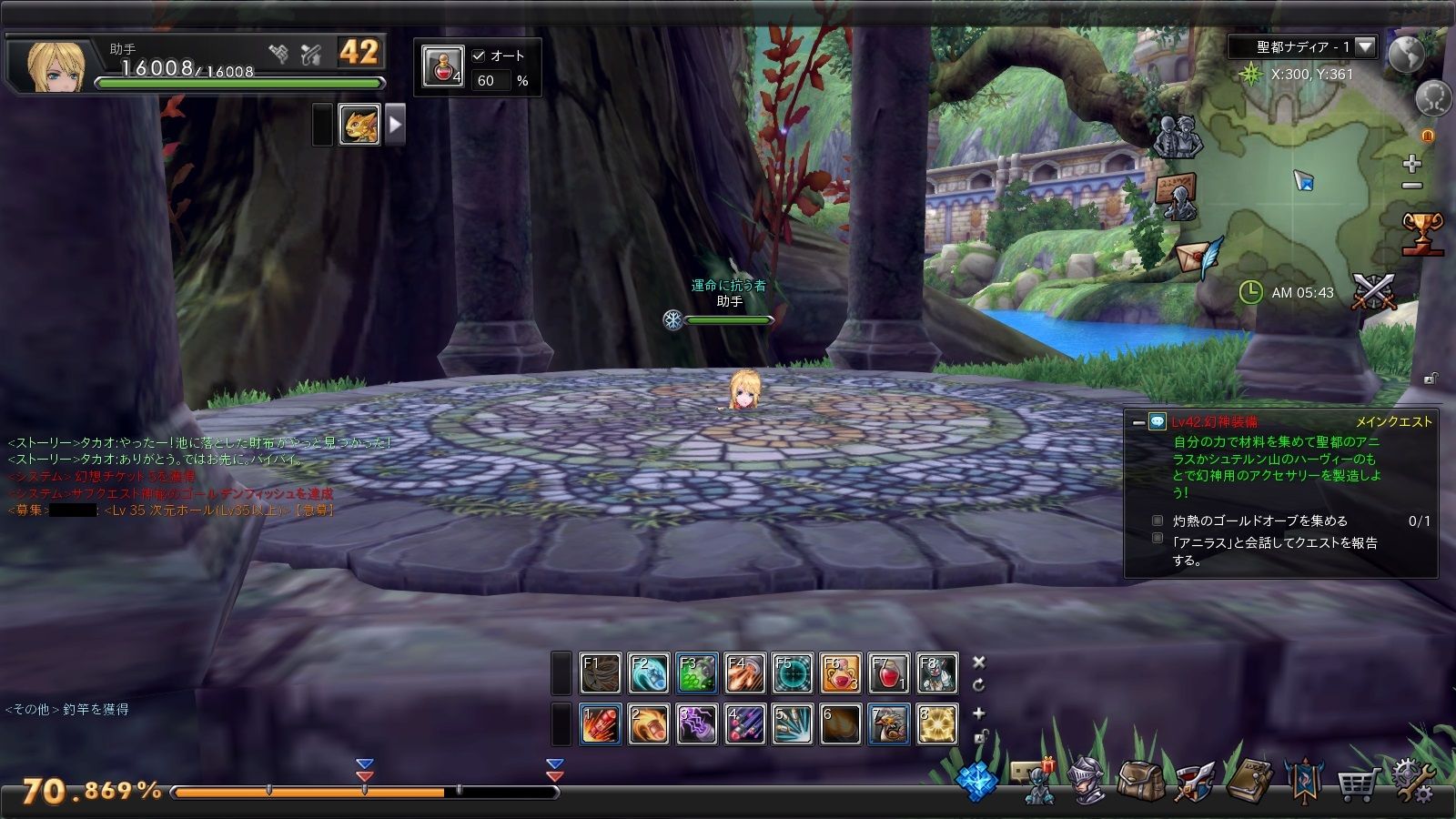This screenshot has height=819, width=1456.
Task: Use the F6 pink potion flask slot
Action: point(840,673)
